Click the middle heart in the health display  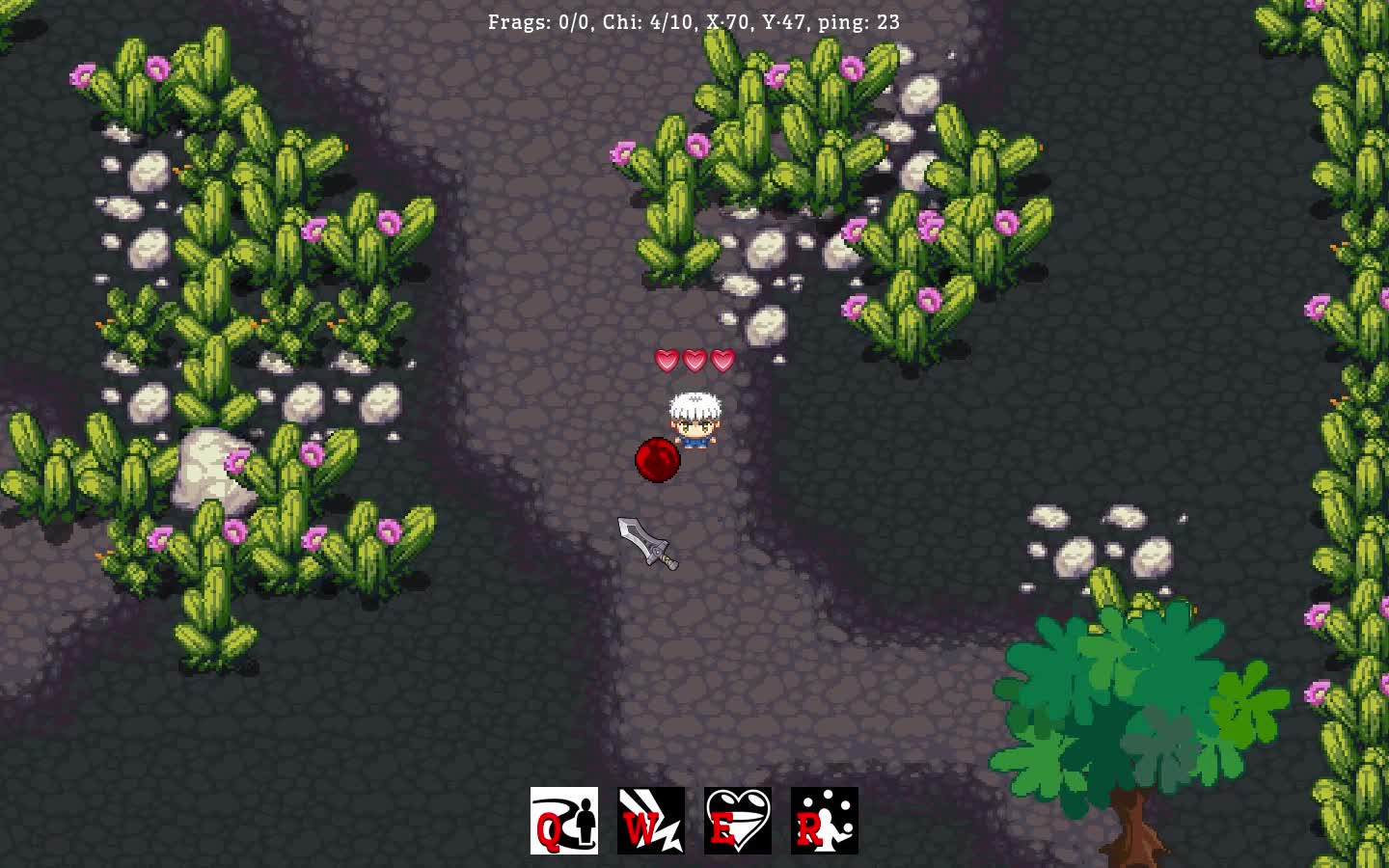[x=693, y=359]
